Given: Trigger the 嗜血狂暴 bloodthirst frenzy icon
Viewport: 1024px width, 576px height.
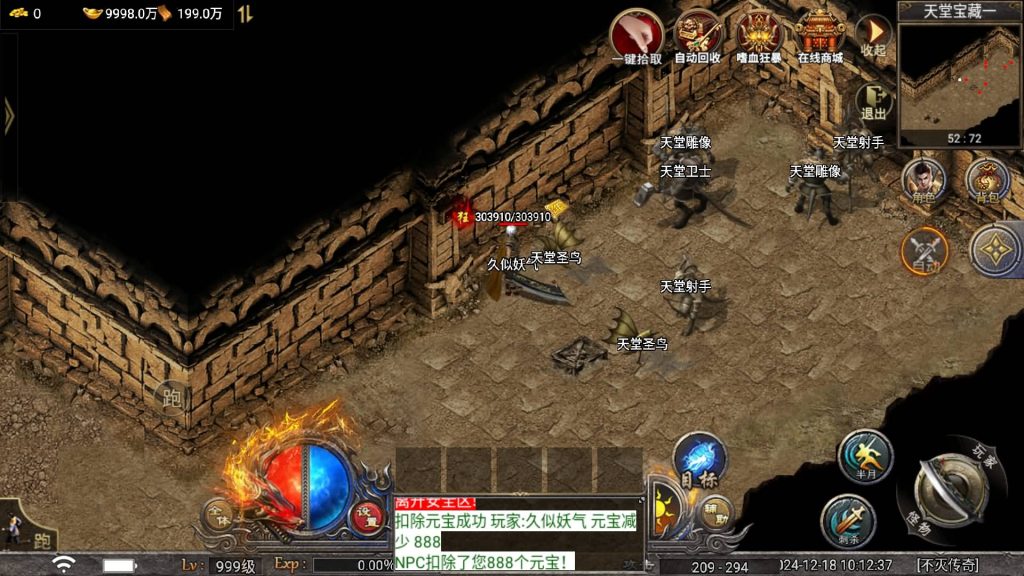Looking at the screenshot, I should click(759, 36).
